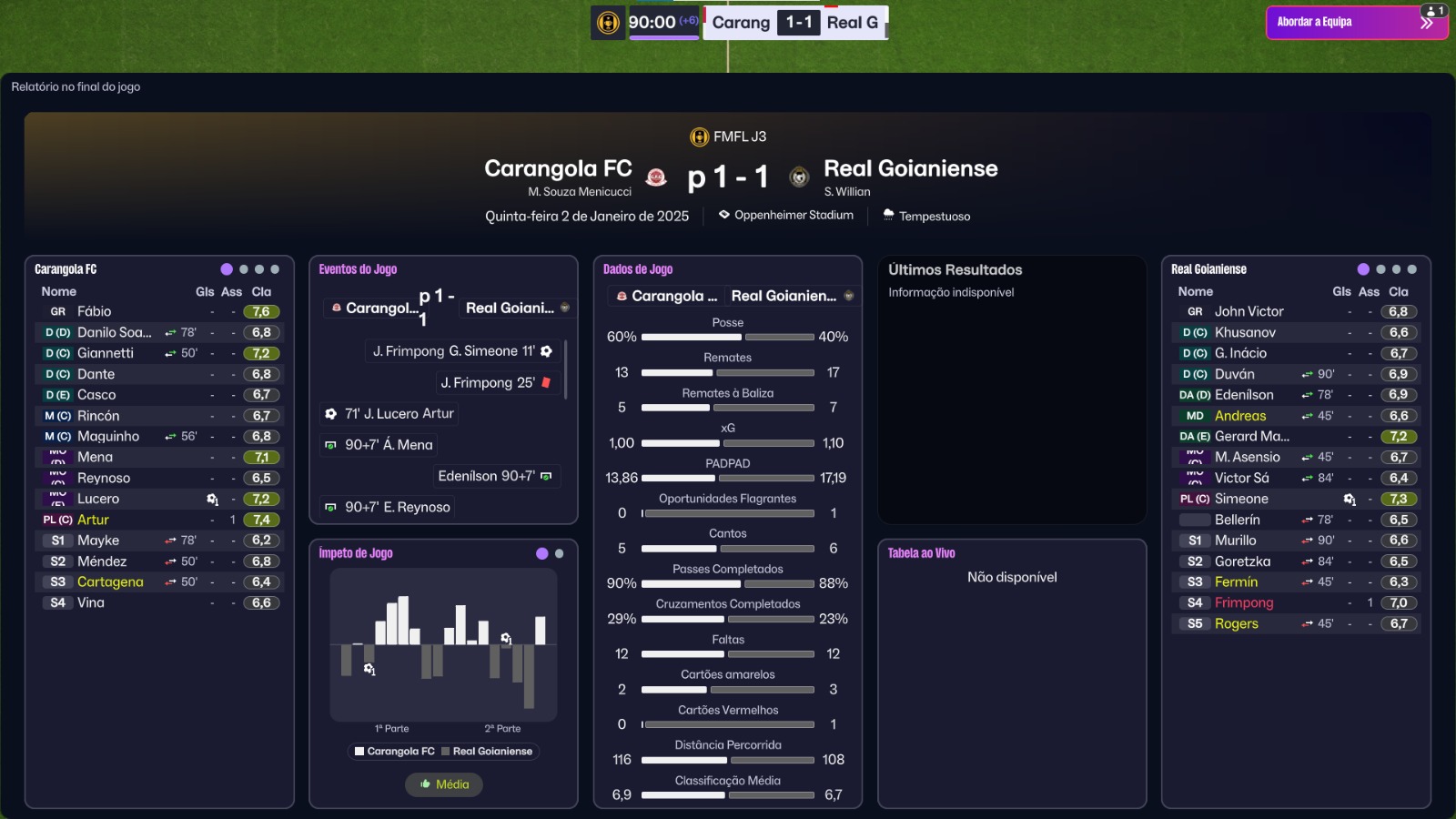Screen dimensions: 1456x819
Task: Click the Carangola FC team name in header
Action: pos(558,168)
